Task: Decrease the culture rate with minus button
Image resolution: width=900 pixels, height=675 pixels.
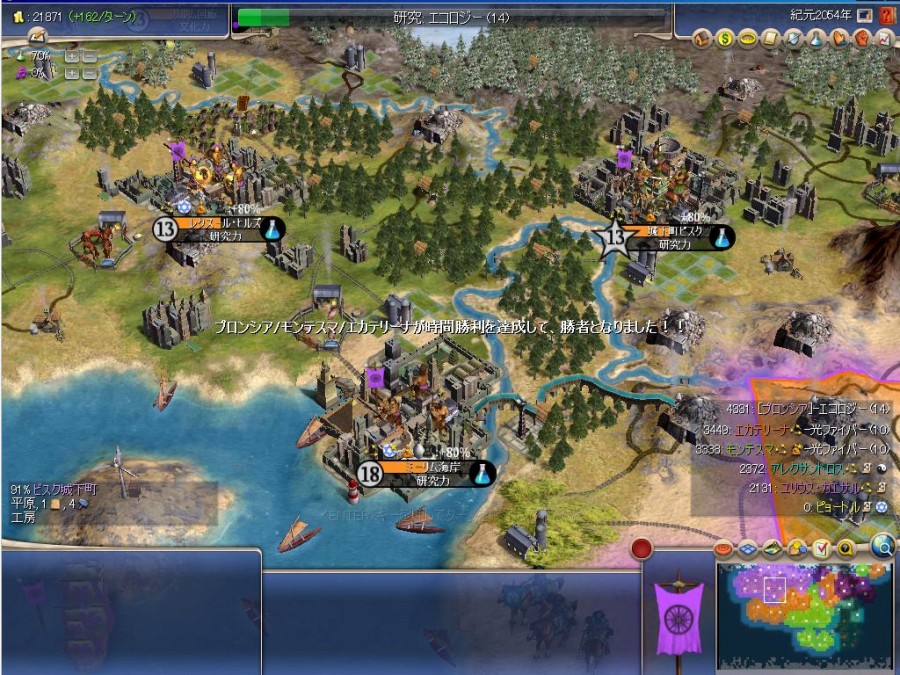Action: 88,73
